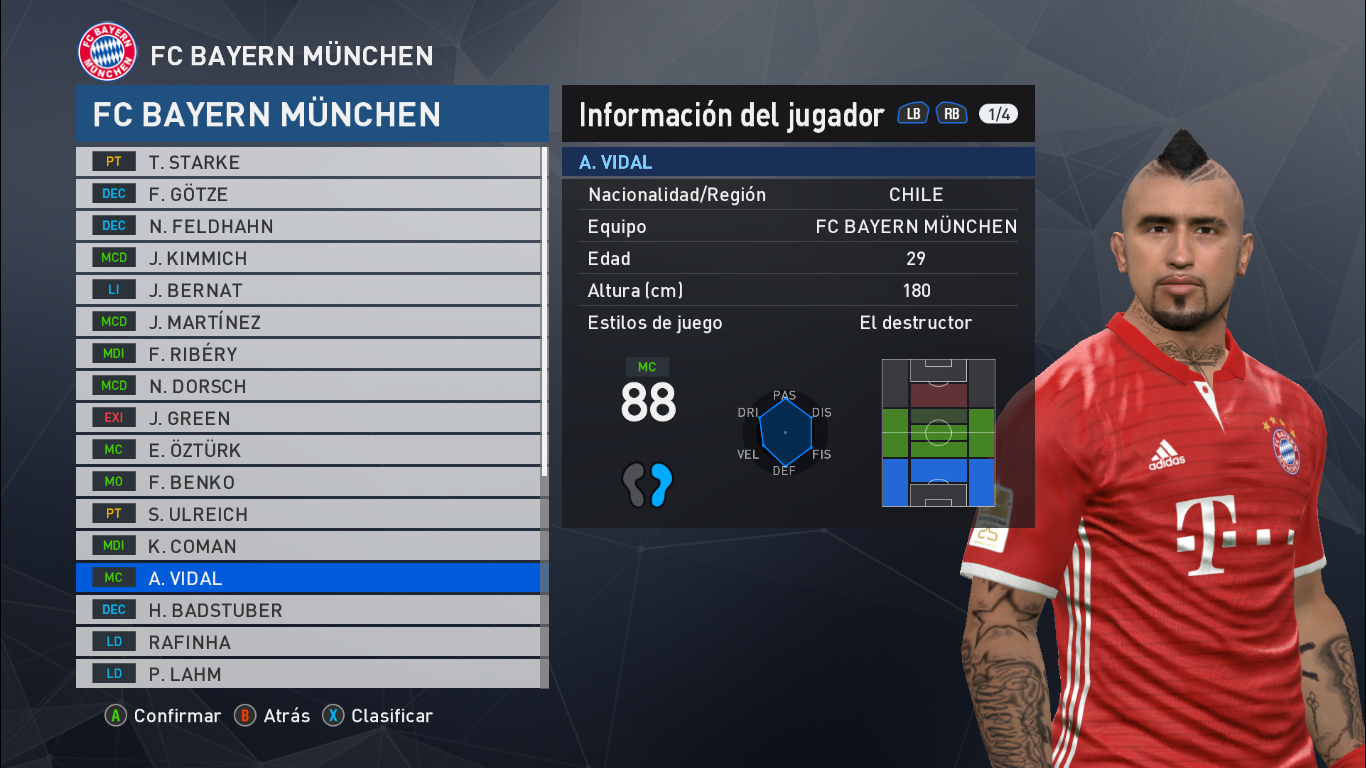Click the red B Atrás button icon
The height and width of the screenshot is (768, 1366).
click(243, 716)
